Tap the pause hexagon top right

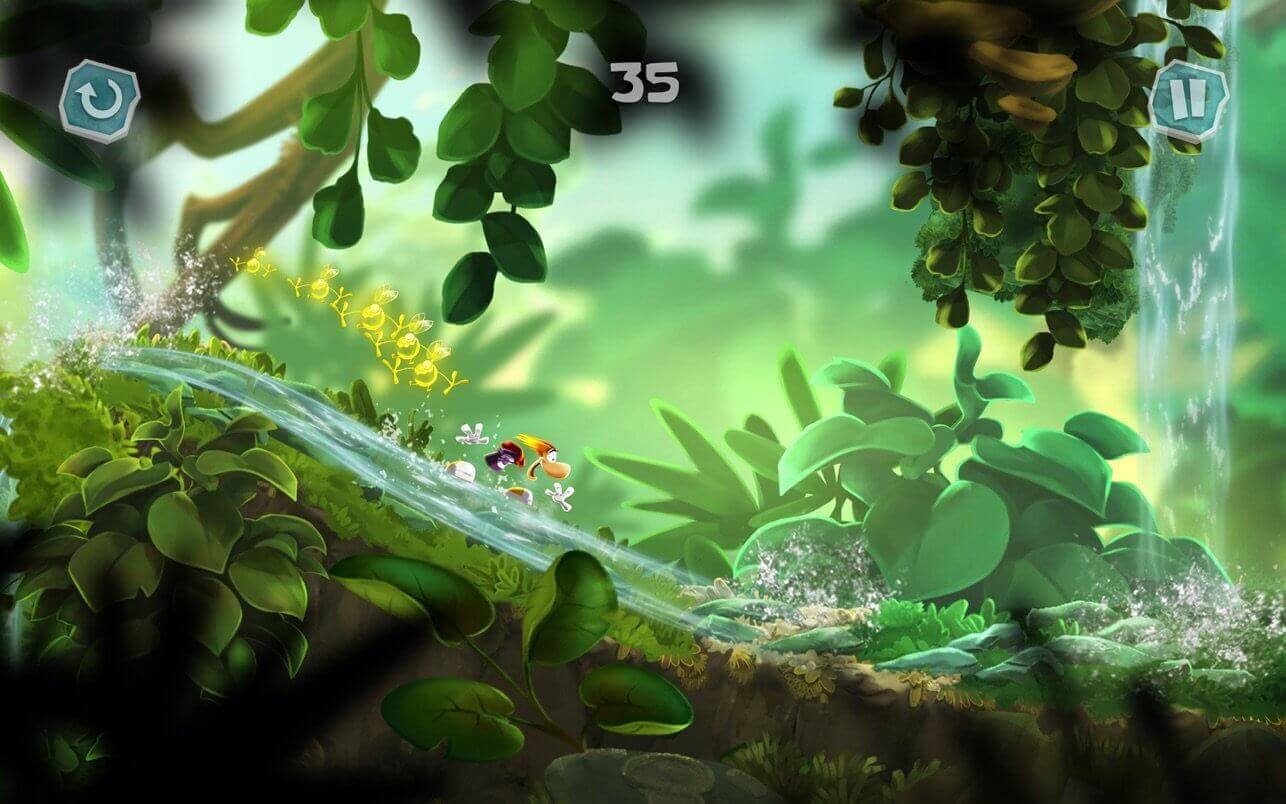click(1189, 97)
